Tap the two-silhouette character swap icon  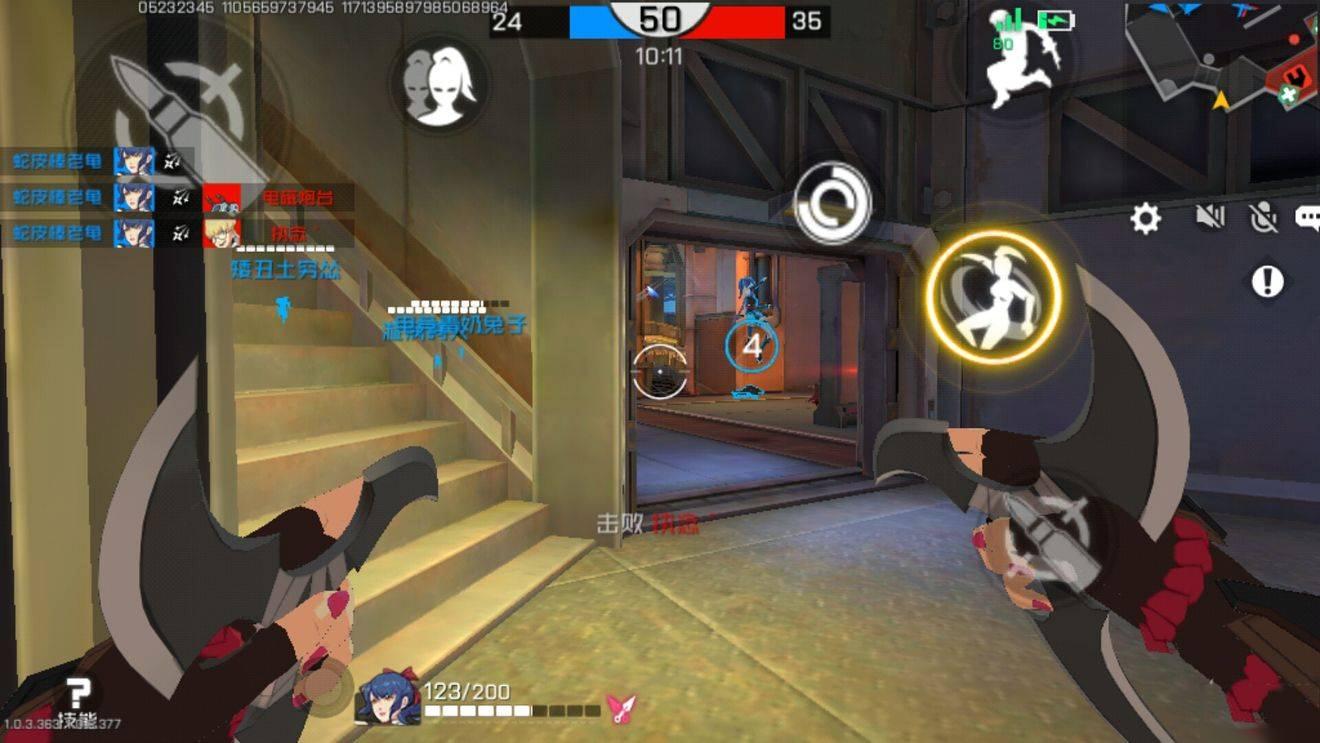[438, 82]
